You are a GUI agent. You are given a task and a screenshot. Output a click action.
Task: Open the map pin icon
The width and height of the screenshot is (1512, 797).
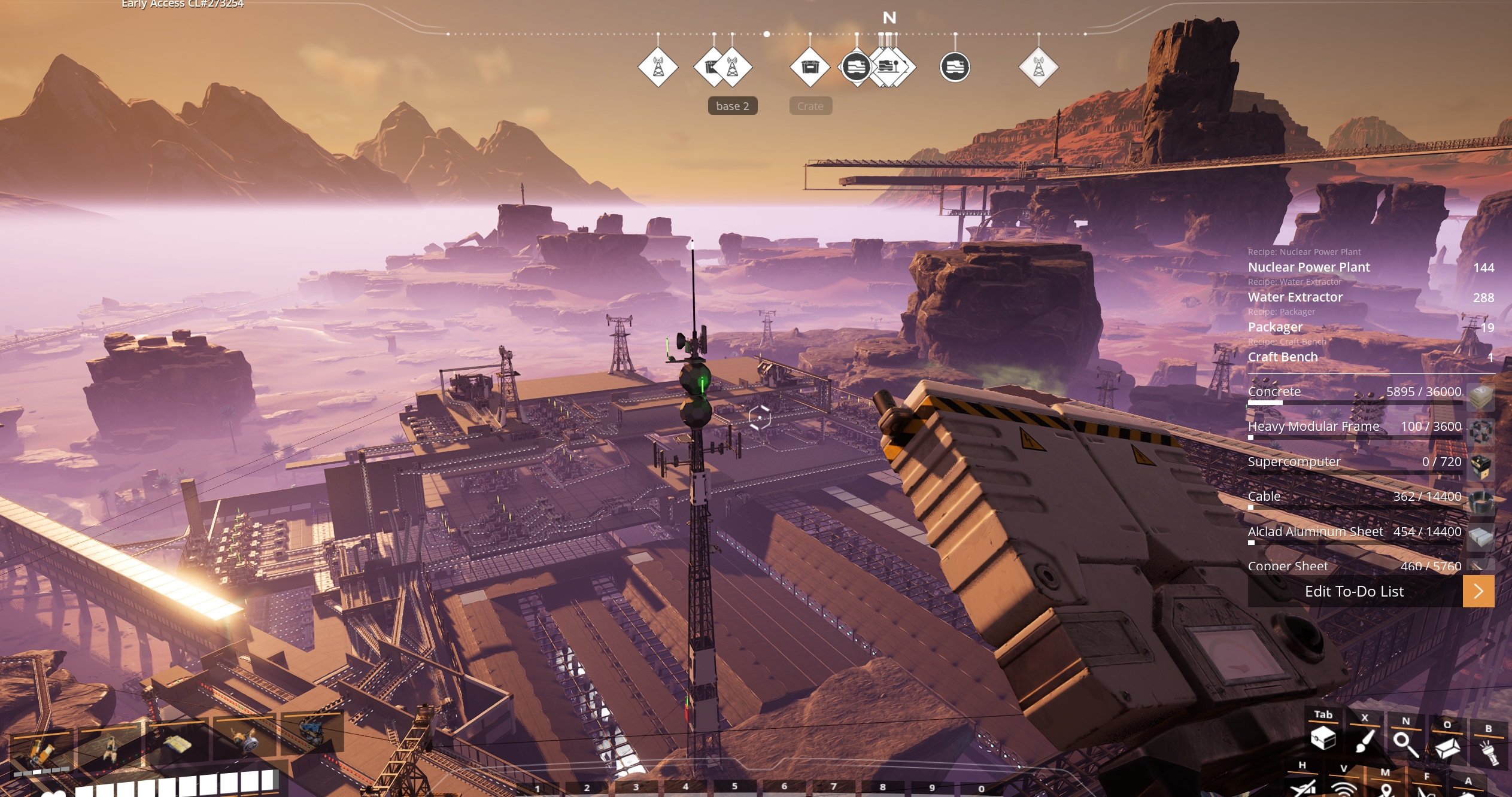click(x=1386, y=790)
